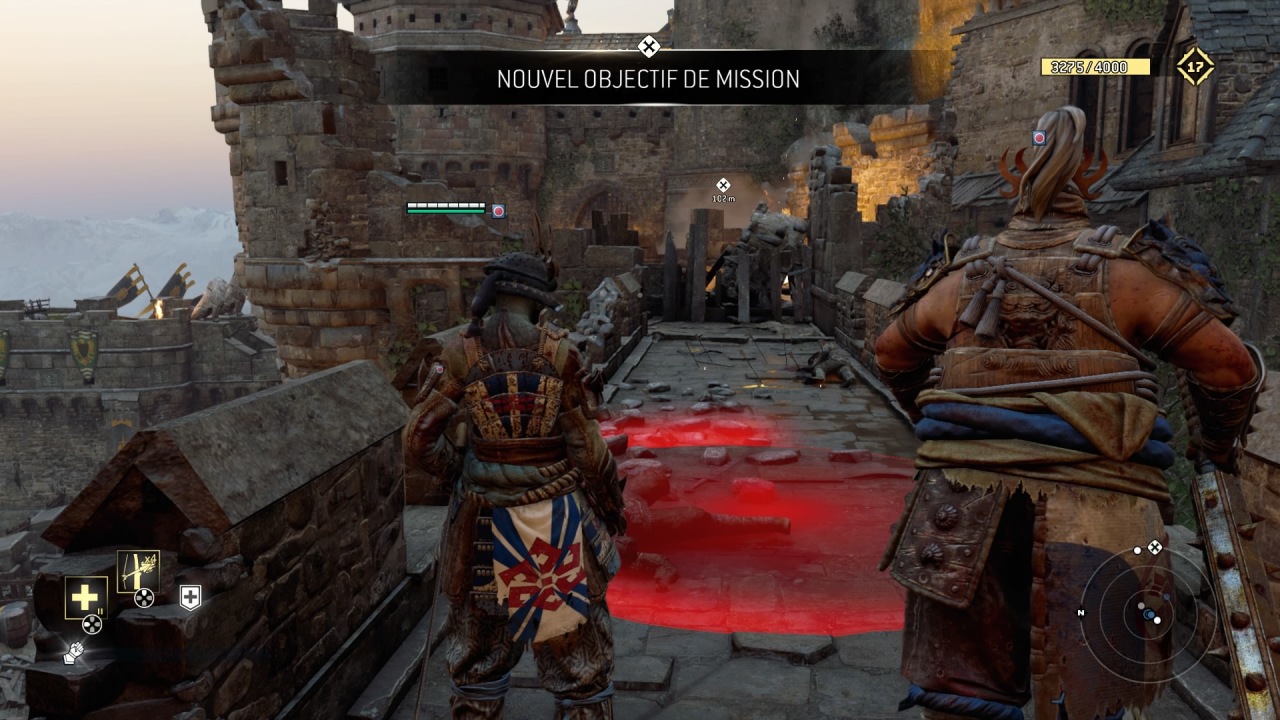Click the level 17 diamond badge
Image resolution: width=1280 pixels, height=720 pixels.
click(1194, 67)
